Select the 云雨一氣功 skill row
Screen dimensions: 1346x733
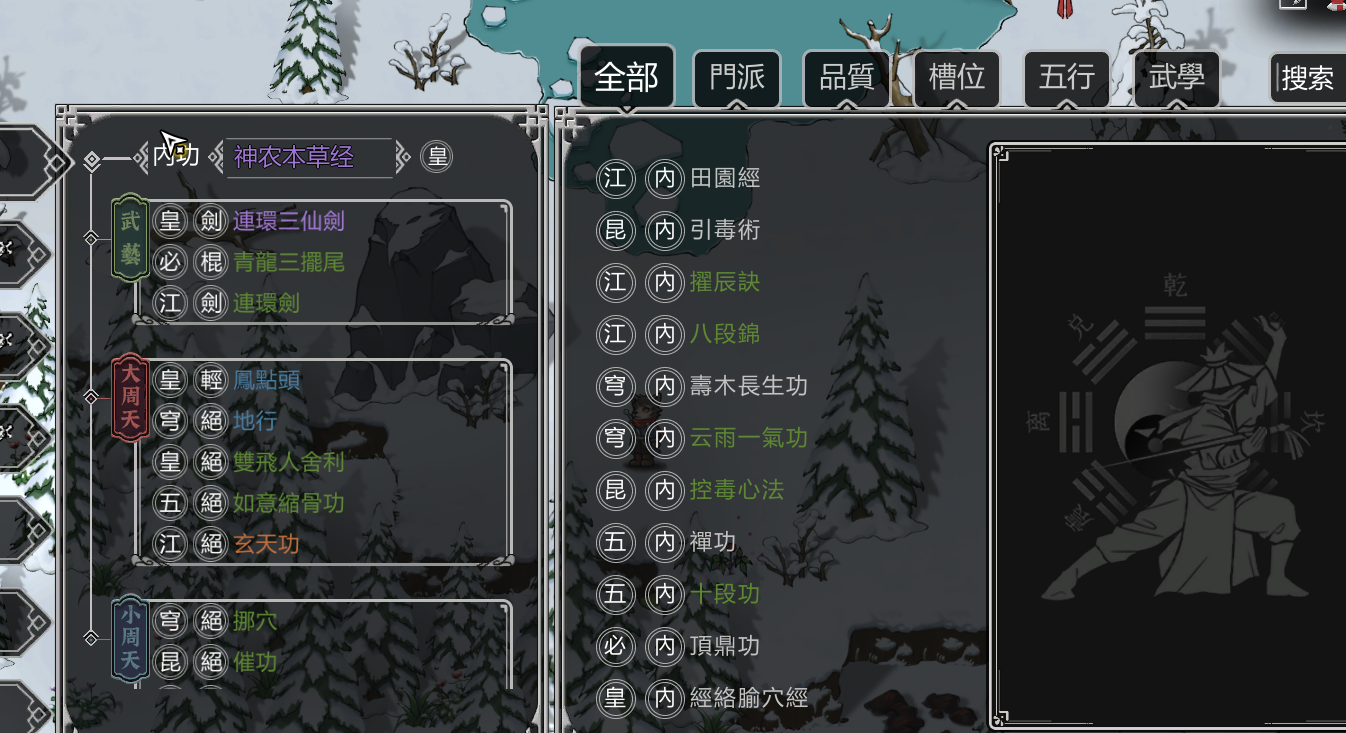[748, 438]
